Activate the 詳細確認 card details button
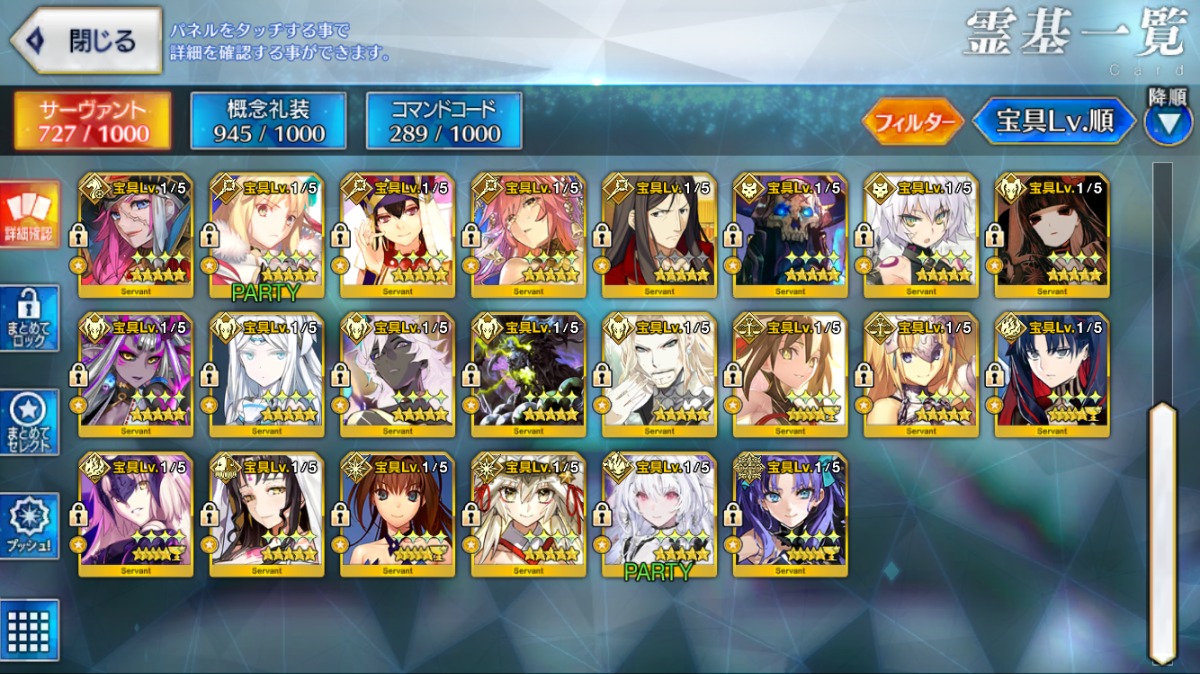Viewport: 1200px width, 674px height. click(29, 215)
